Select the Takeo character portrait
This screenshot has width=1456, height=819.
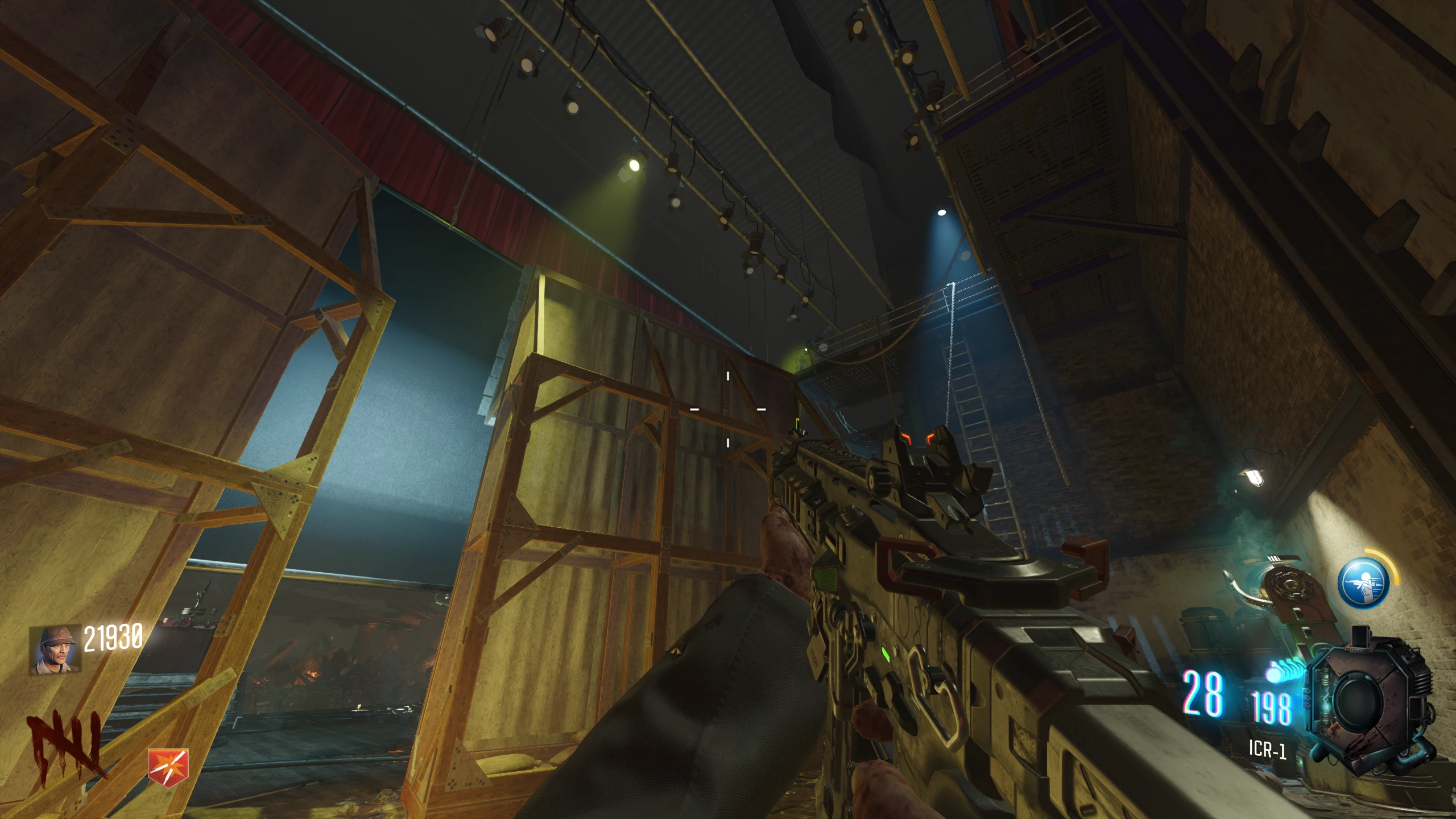tap(55, 651)
